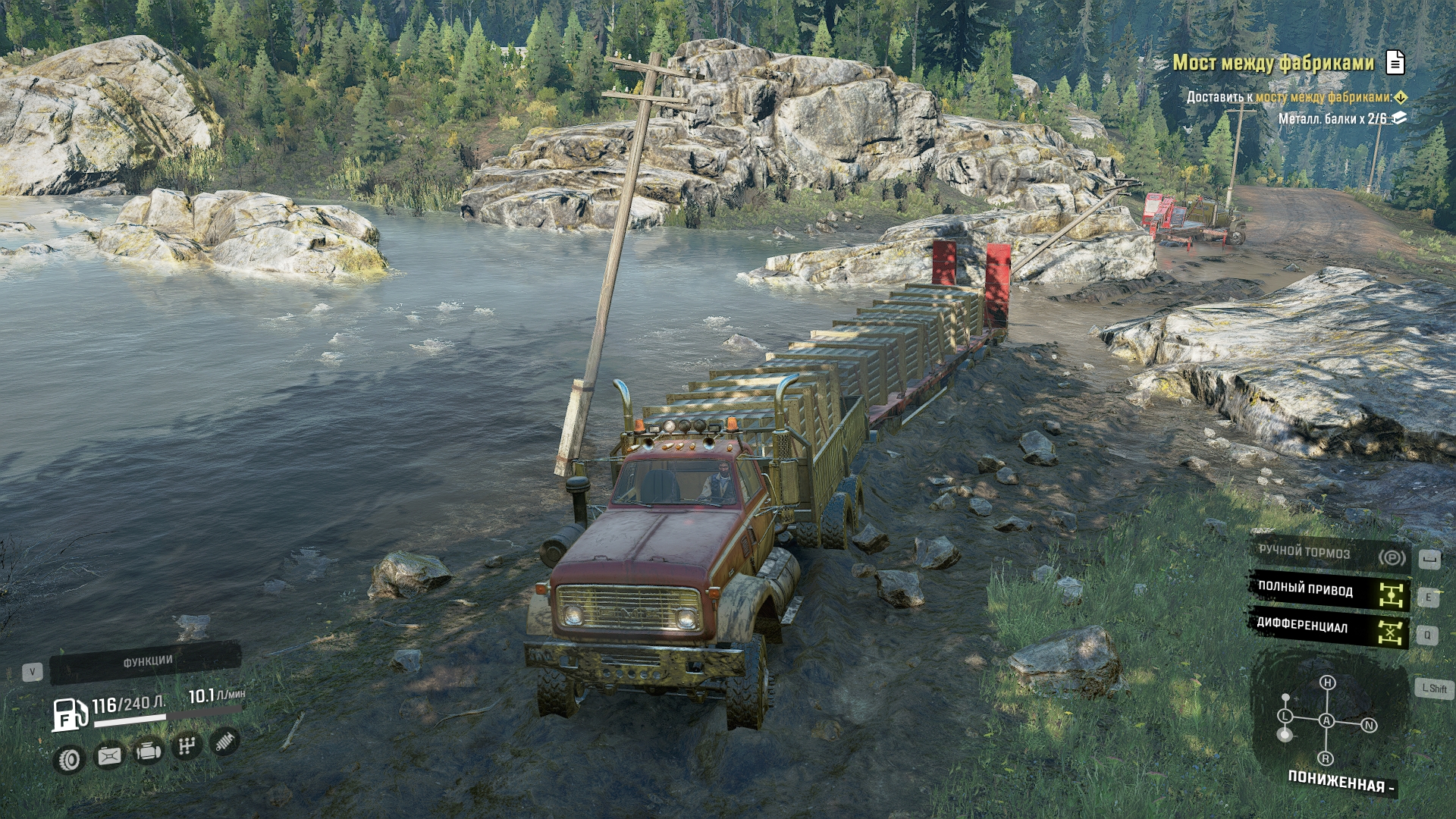Click the gearbox damage status icon

(x=186, y=747)
